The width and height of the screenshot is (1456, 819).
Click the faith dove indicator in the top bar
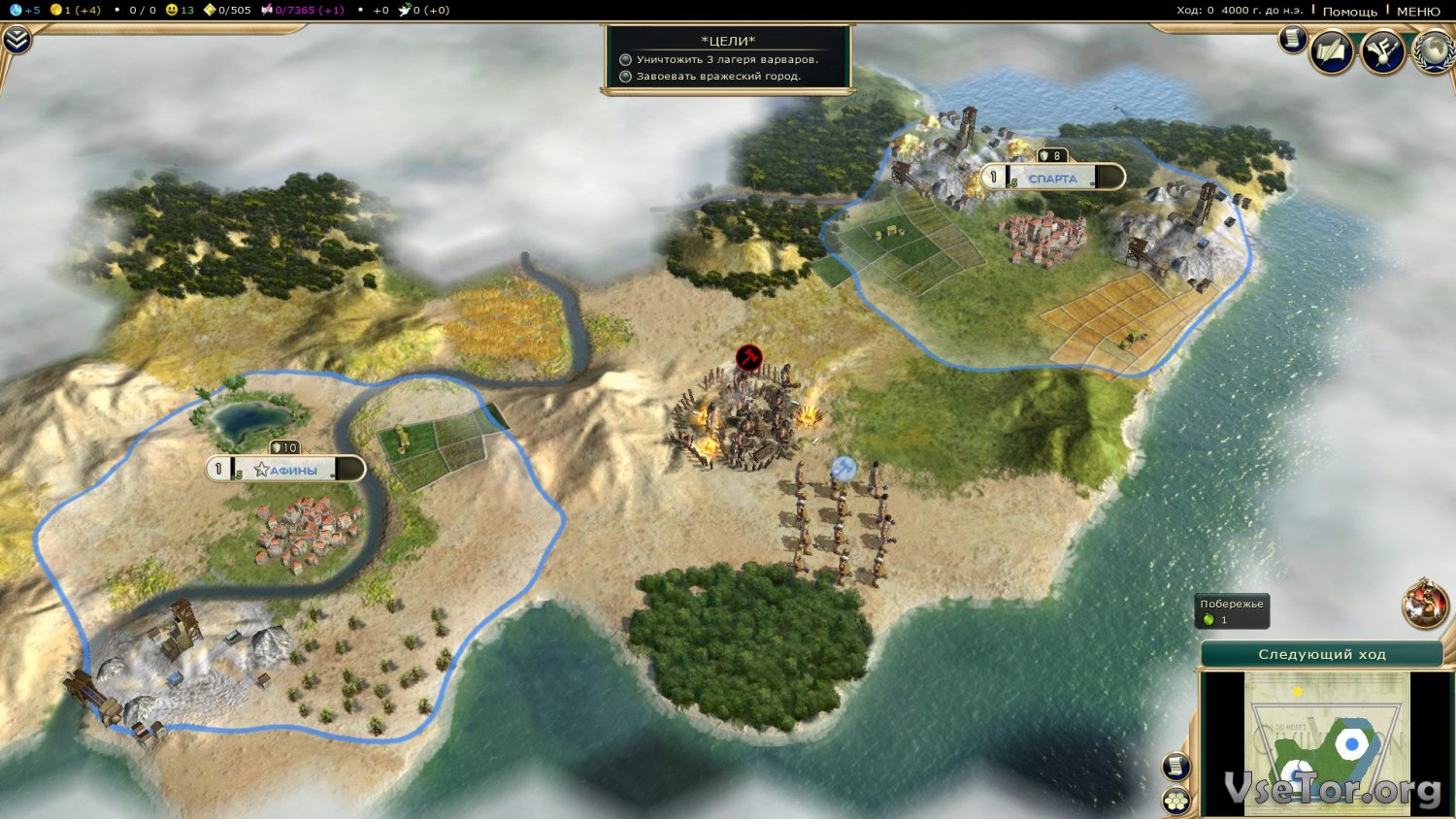click(x=423, y=10)
